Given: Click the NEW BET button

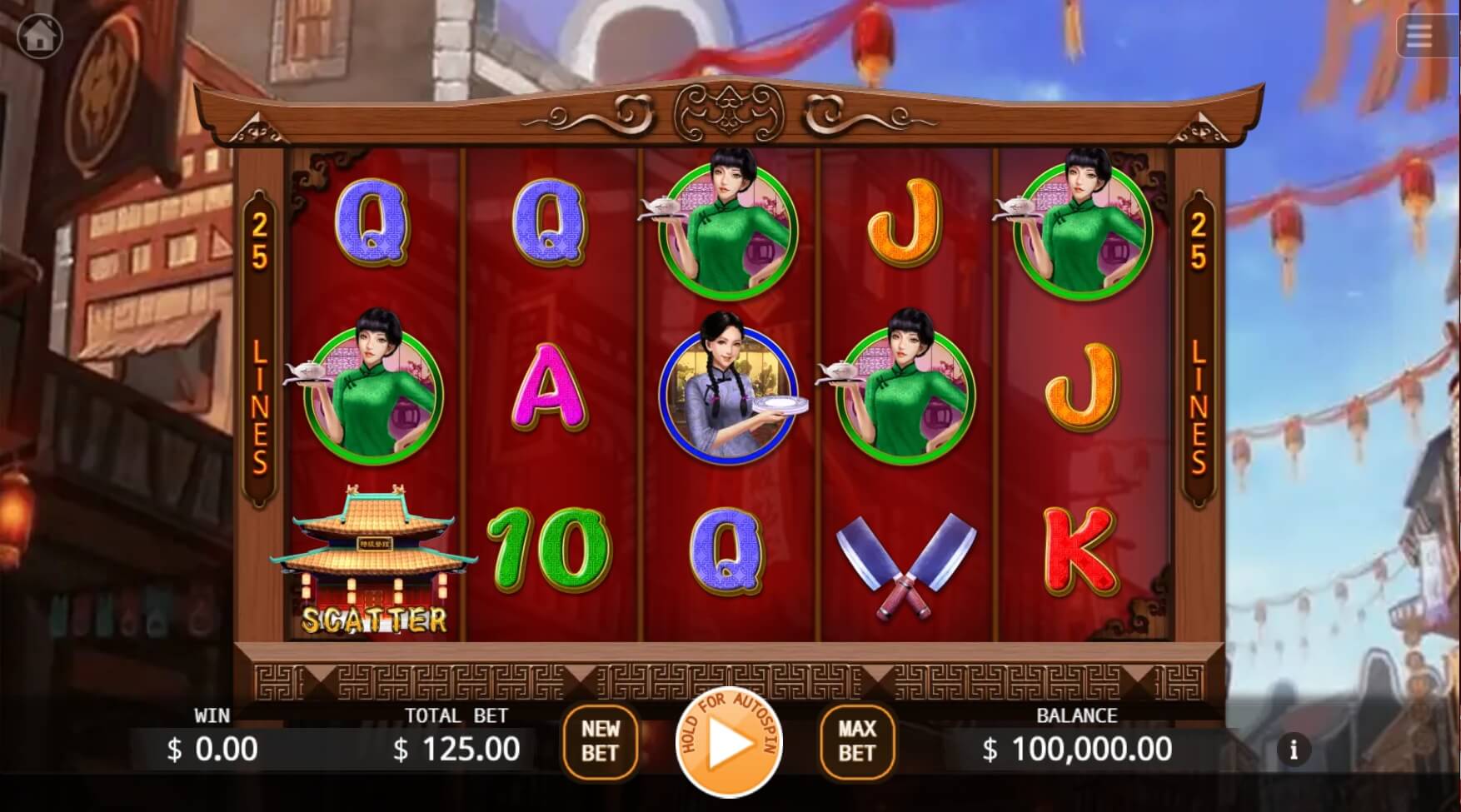Looking at the screenshot, I should coord(602,743).
